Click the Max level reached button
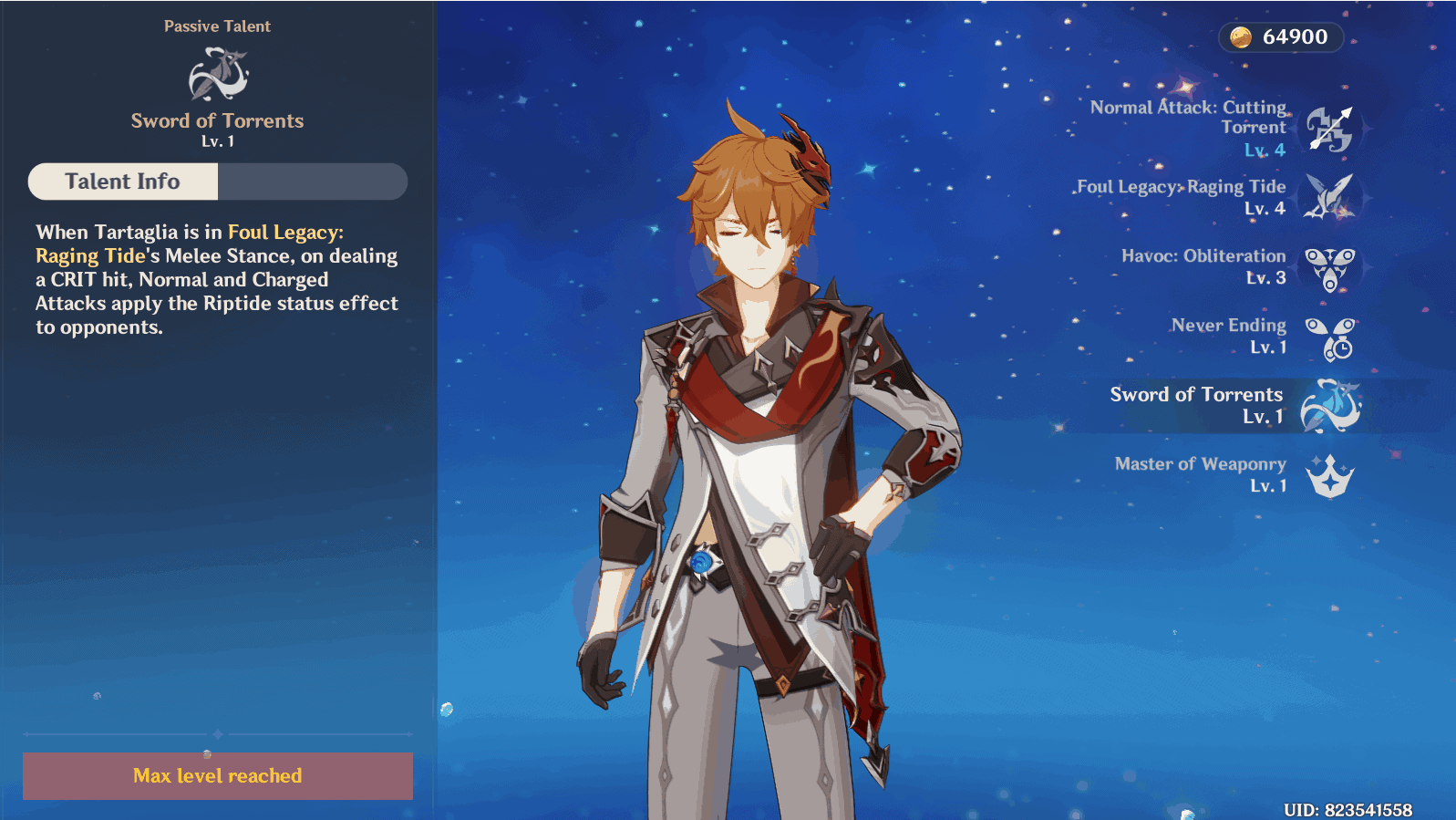 pyautogui.click(x=218, y=776)
